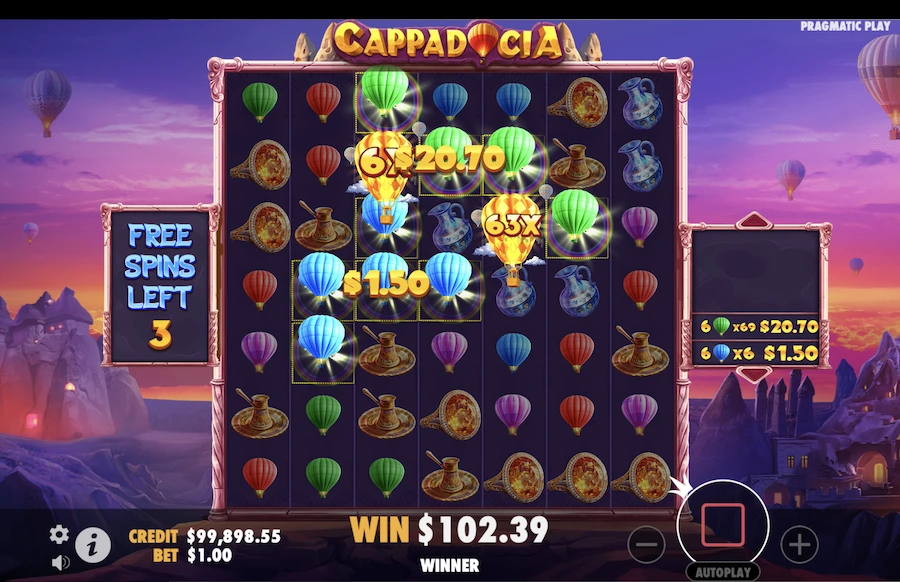Stop the spin with the square button
Screen dimensions: 900x582
click(x=723, y=525)
